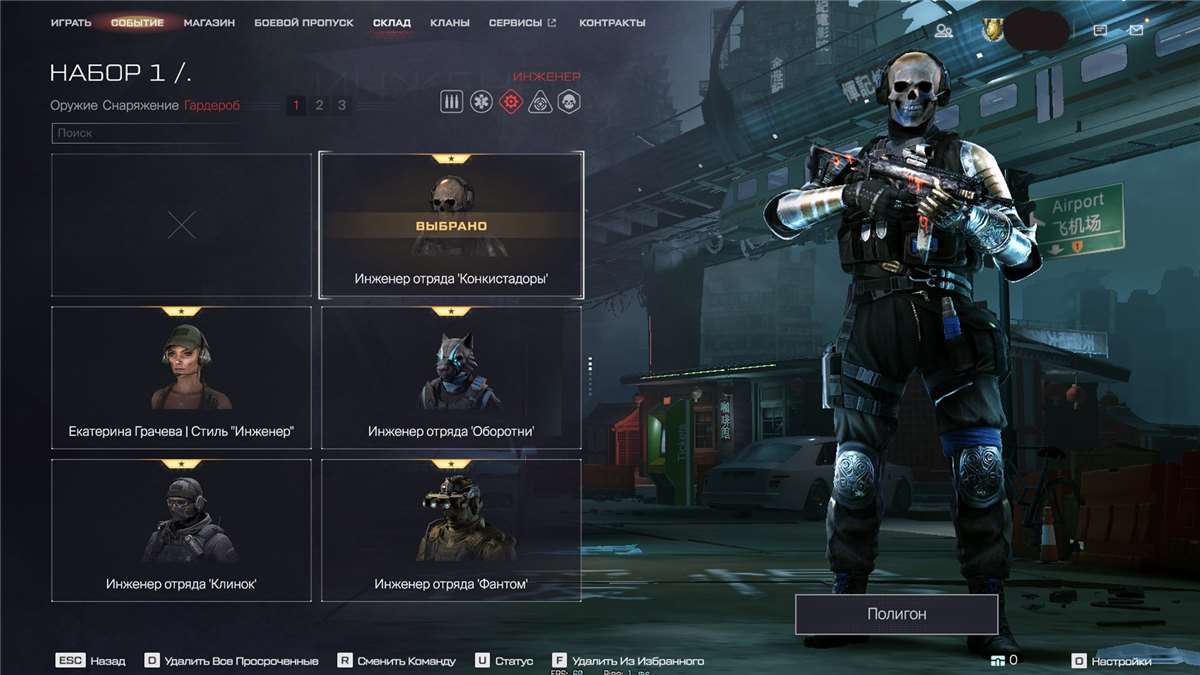Switch to the Кланы section
The height and width of the screenshot is (675, 1200).
coord(449,23)
